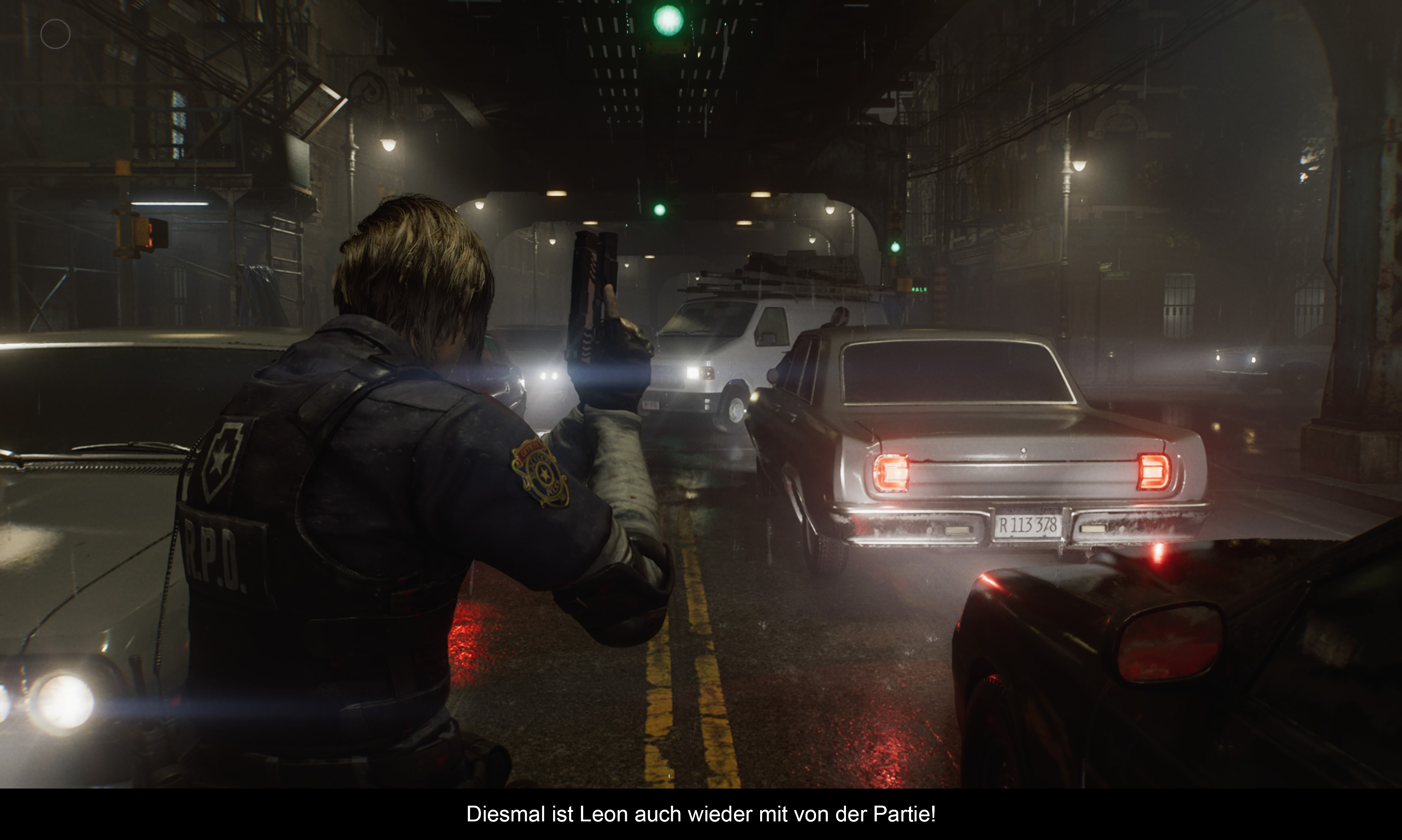Click the hollow circle overlay icon

(x=55, y=34)
